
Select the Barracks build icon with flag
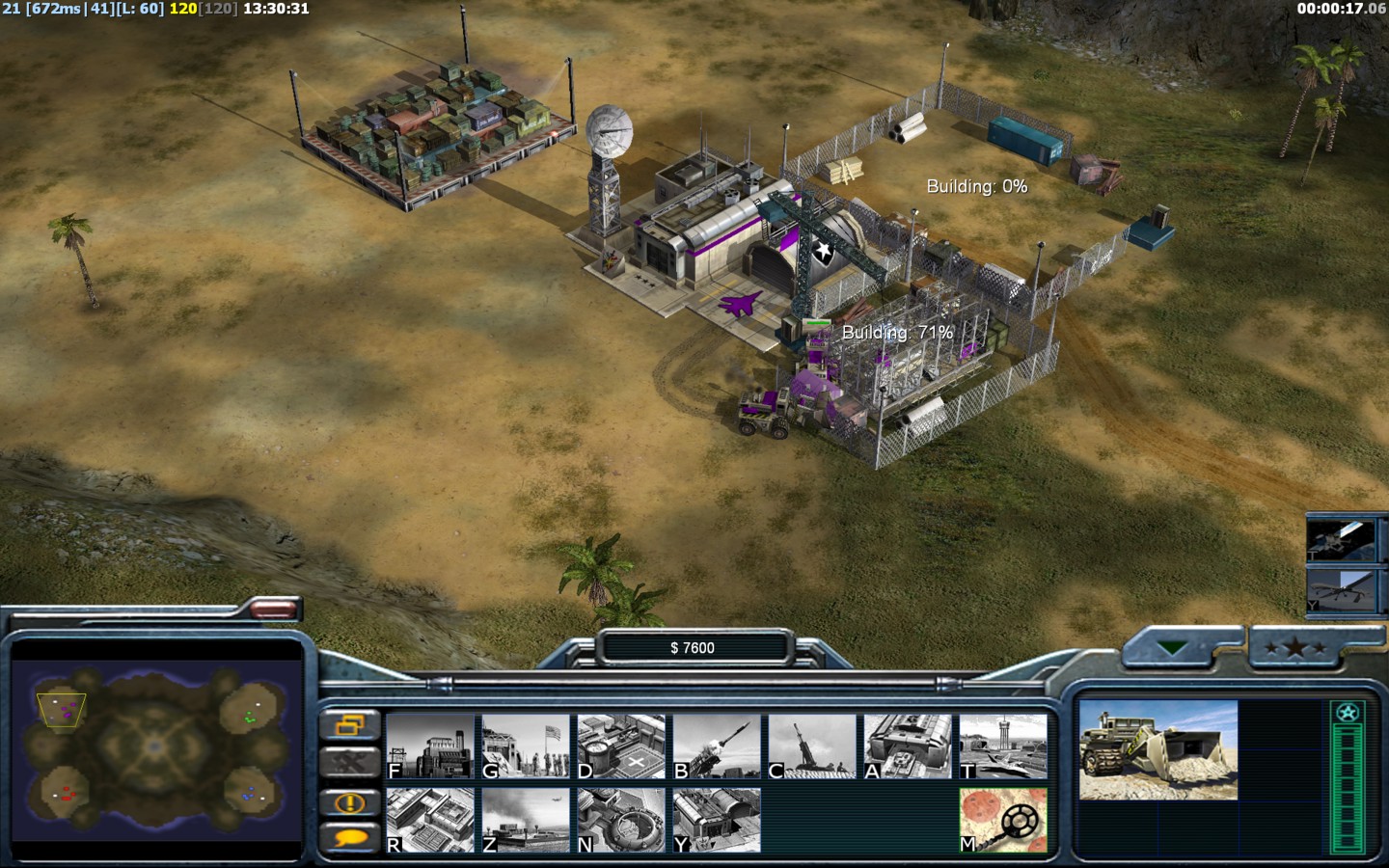526,746
